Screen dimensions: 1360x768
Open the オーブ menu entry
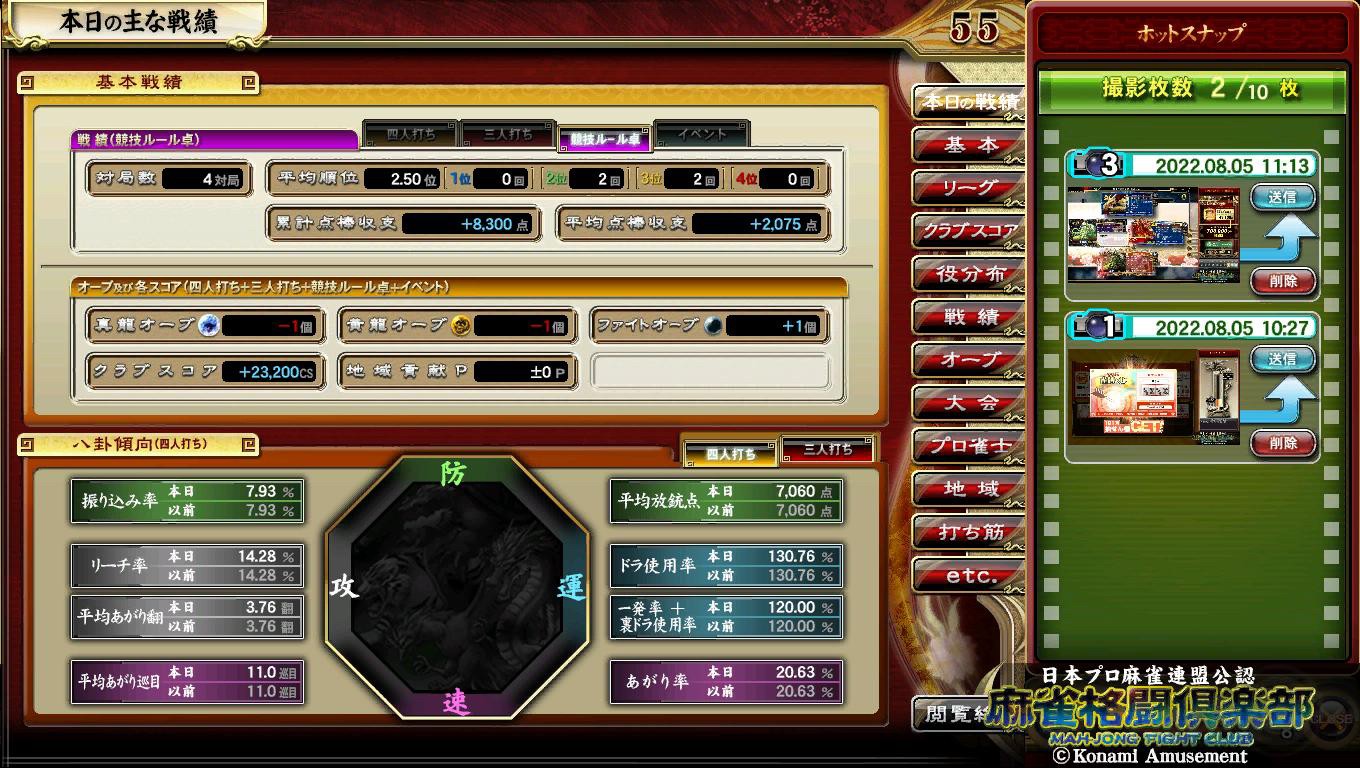coord(968,360)
